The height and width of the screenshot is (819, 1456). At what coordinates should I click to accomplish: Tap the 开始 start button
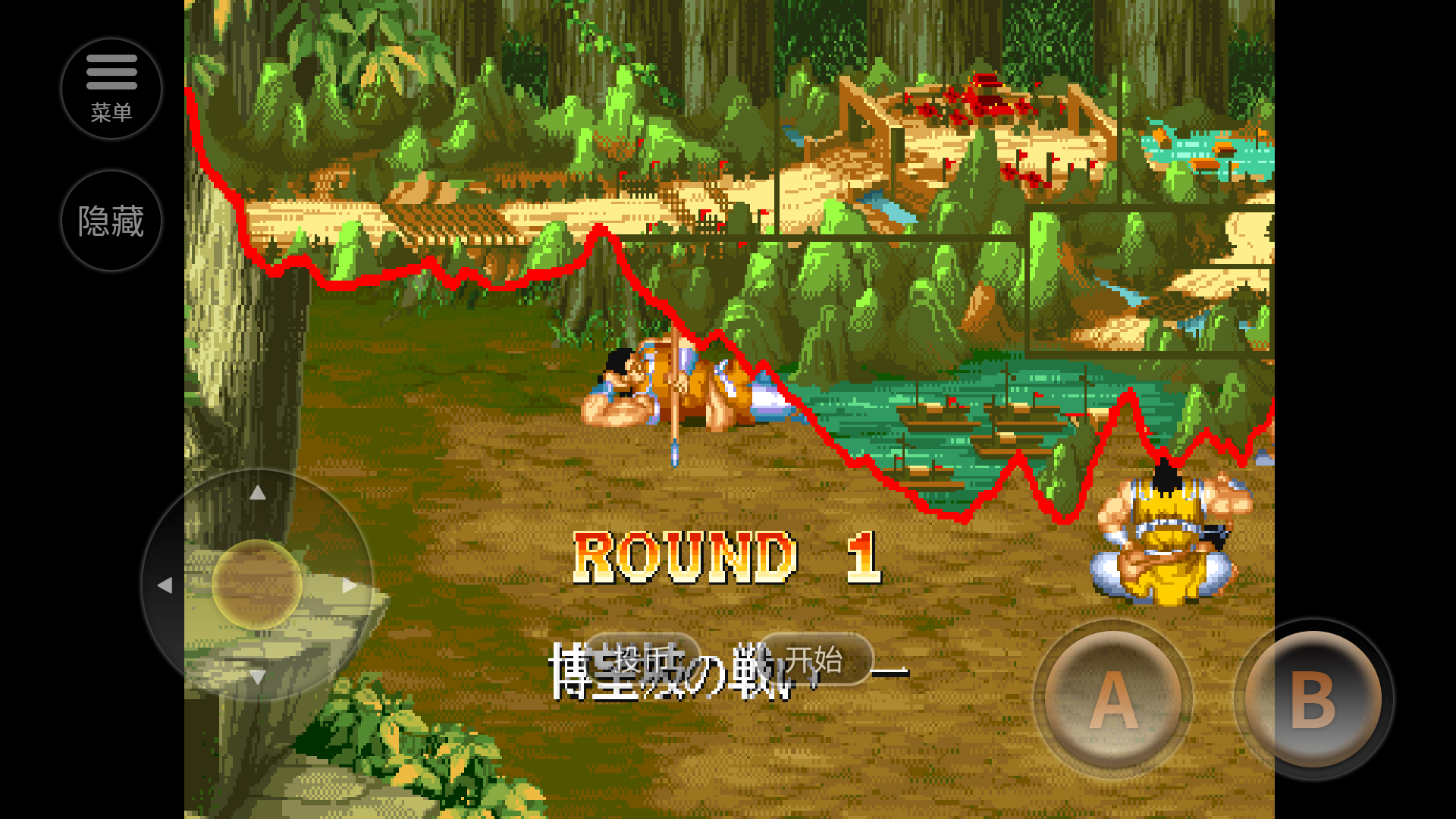click(814, 659)
